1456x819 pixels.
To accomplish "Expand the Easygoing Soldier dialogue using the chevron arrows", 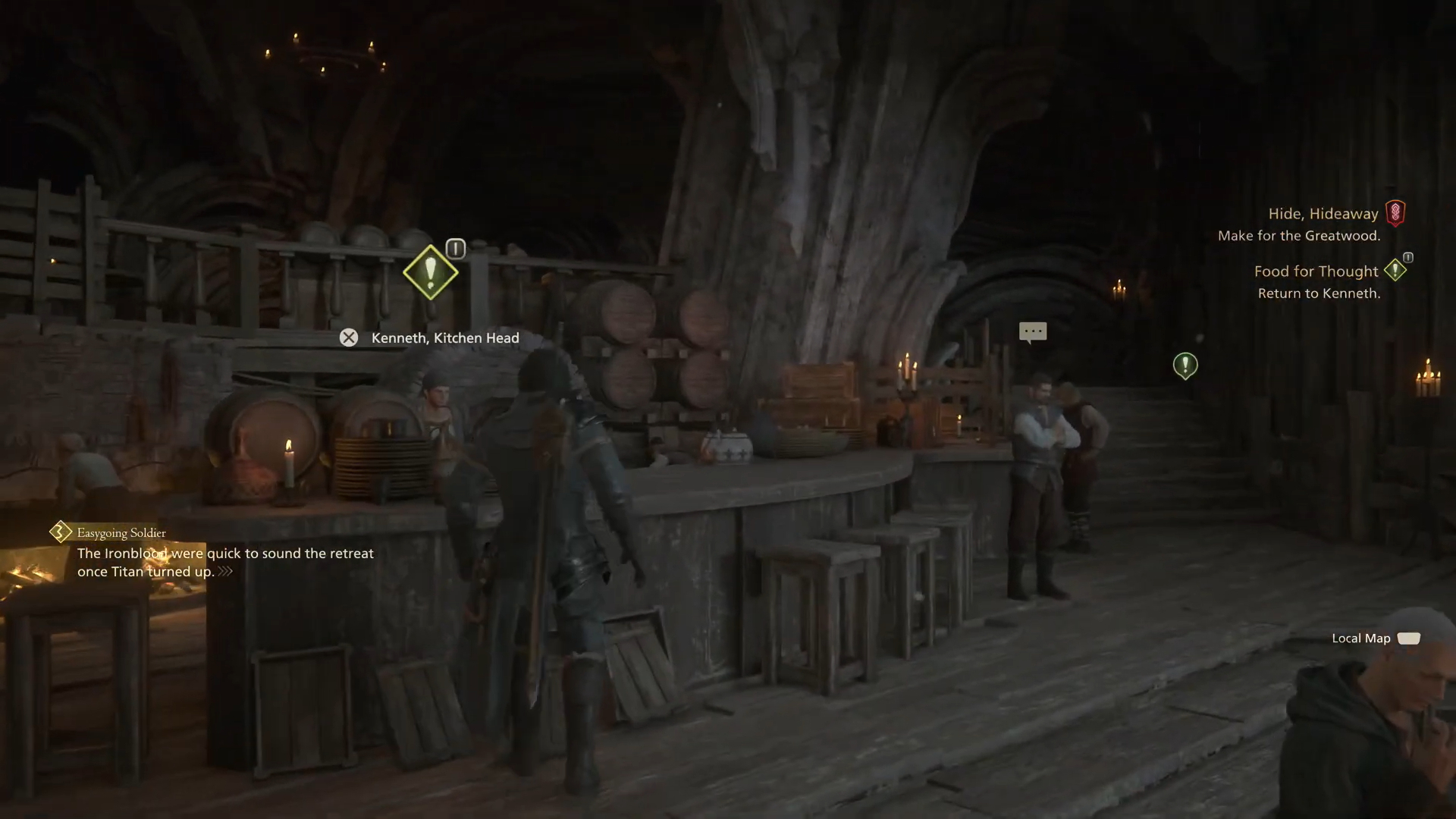I will coord(224,572).
